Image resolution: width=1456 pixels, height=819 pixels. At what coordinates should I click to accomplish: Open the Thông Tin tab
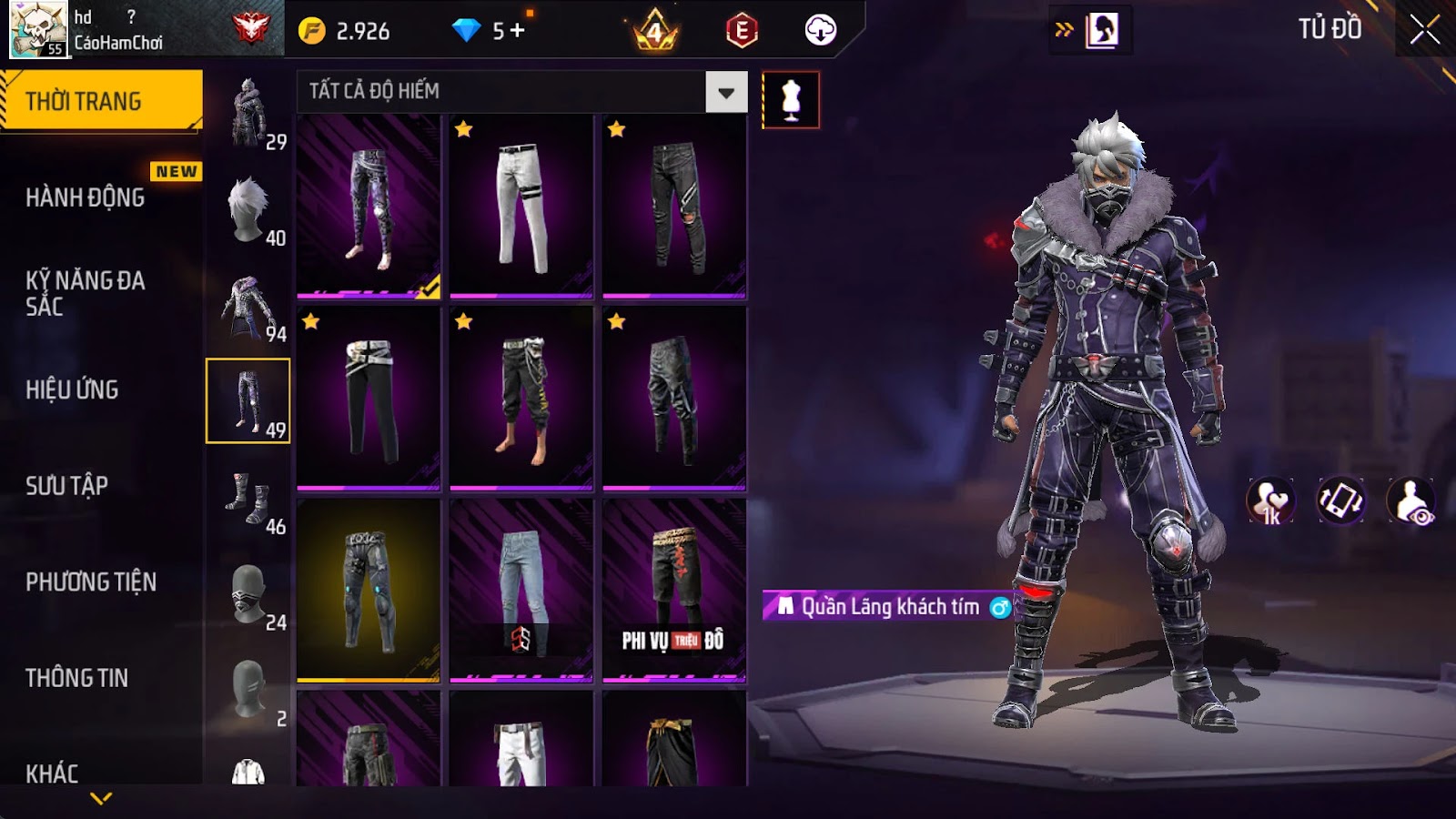click(x=77, y=678)
